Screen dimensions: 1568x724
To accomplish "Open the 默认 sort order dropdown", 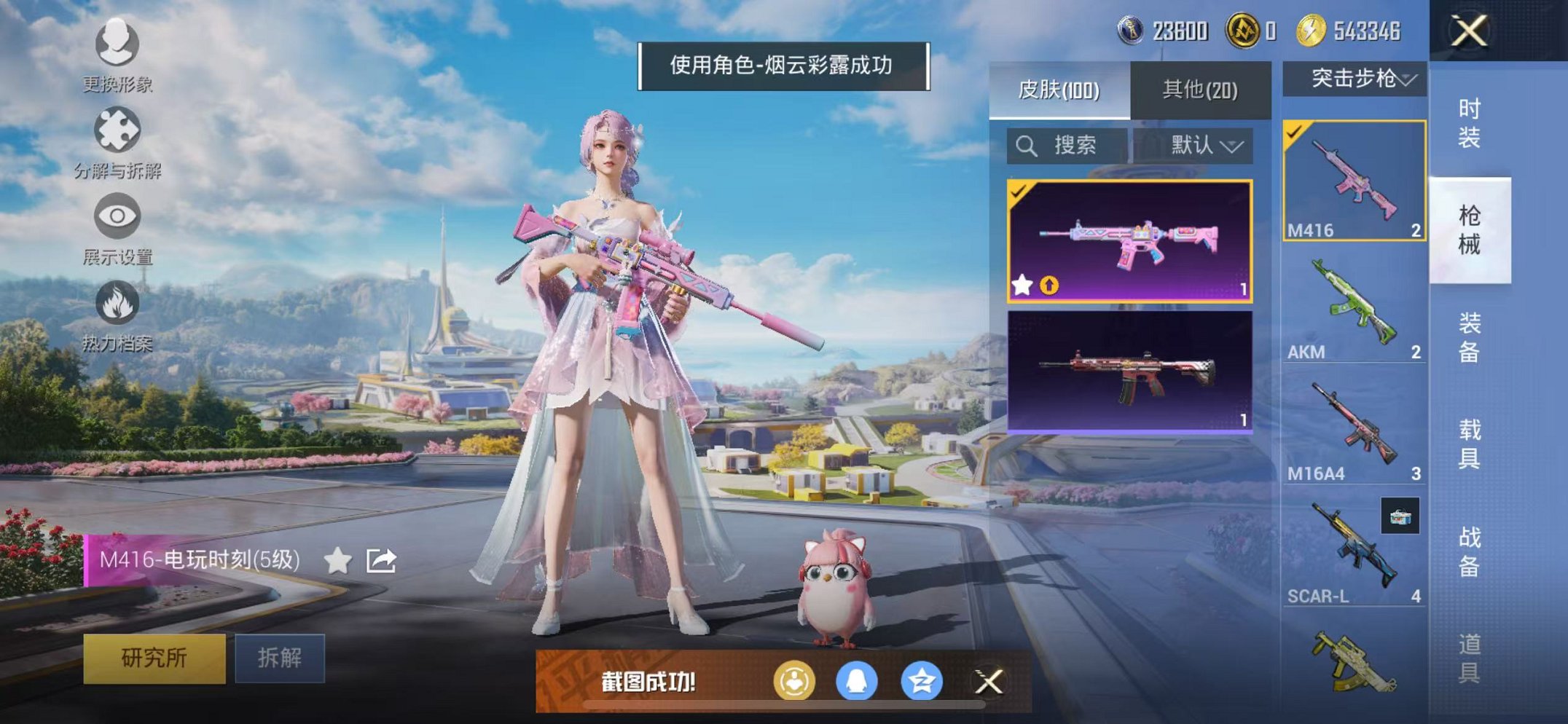I will click(x=1203, y=145).
